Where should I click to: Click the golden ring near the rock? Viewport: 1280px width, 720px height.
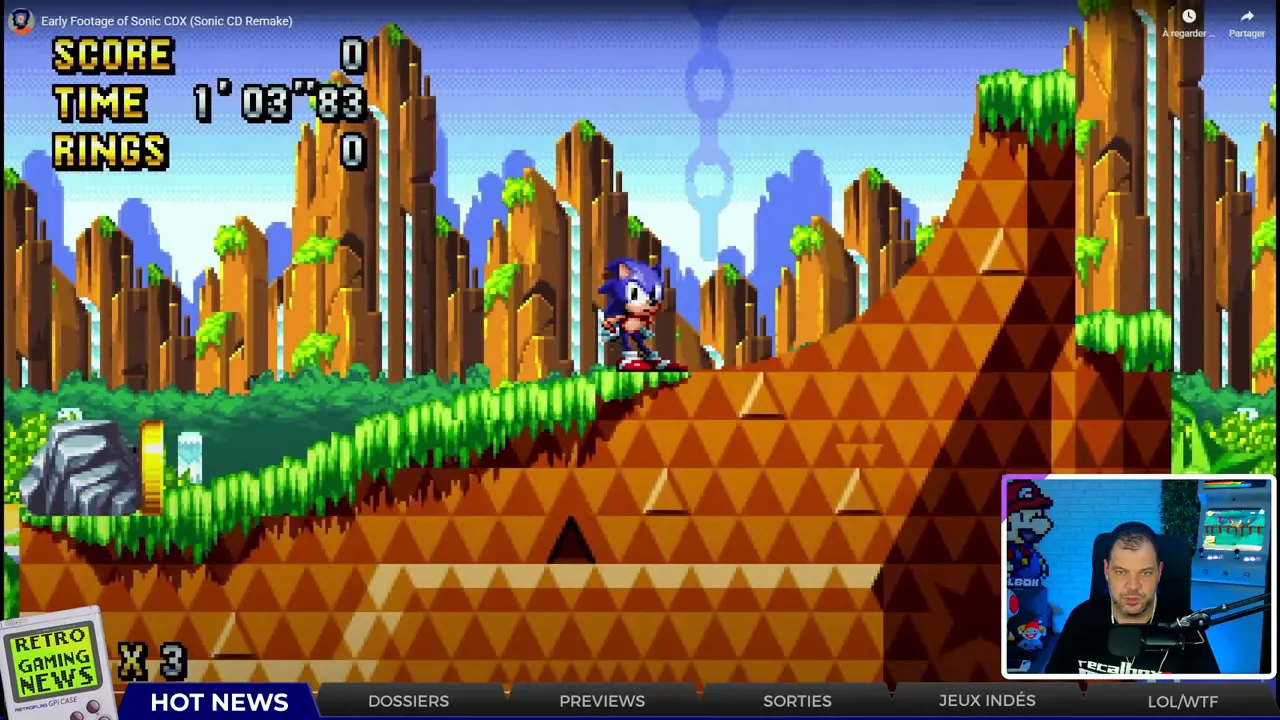pos(152,455)
